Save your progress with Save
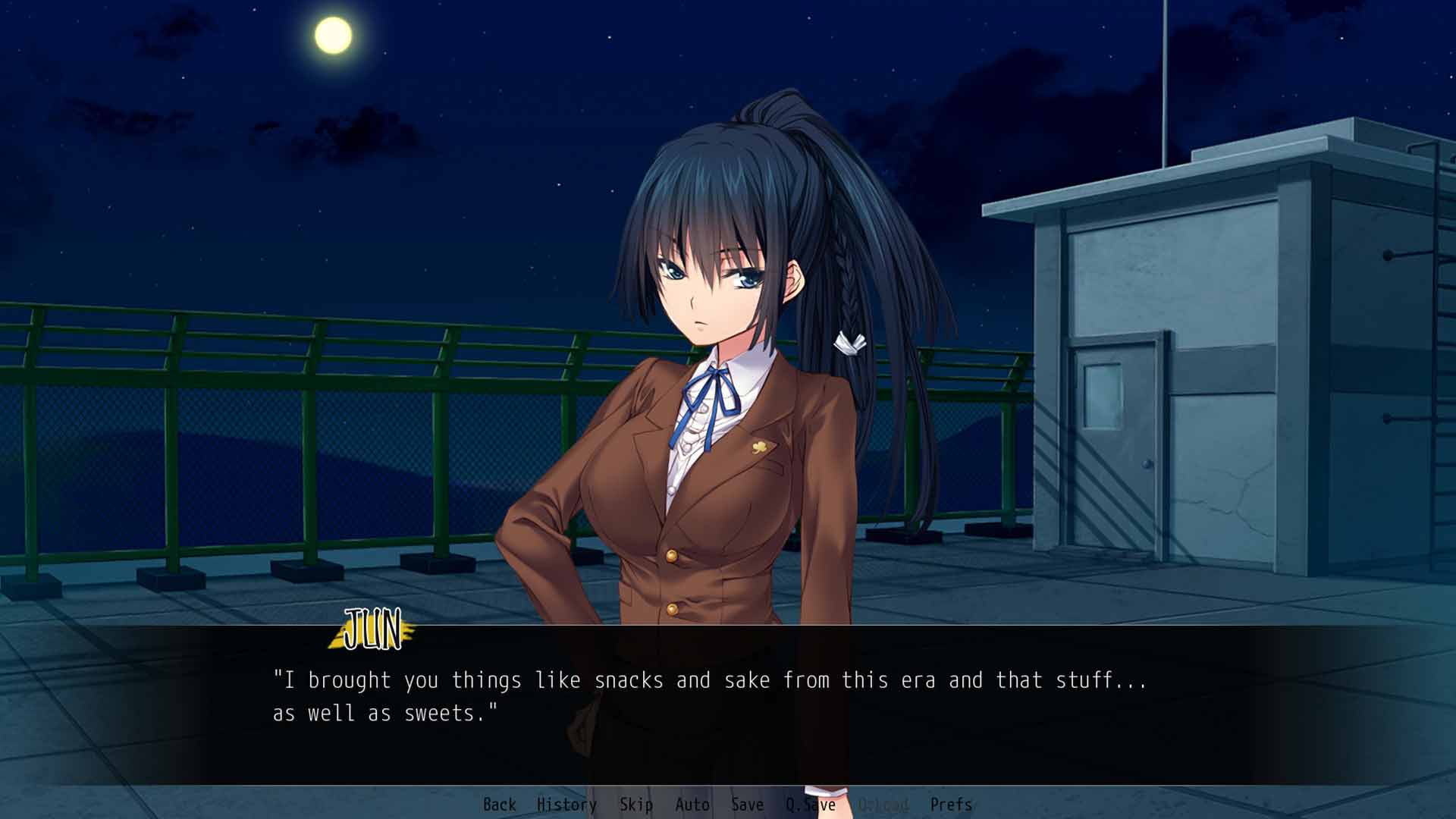The image size is (1456, 819). [x=746, y=805]
